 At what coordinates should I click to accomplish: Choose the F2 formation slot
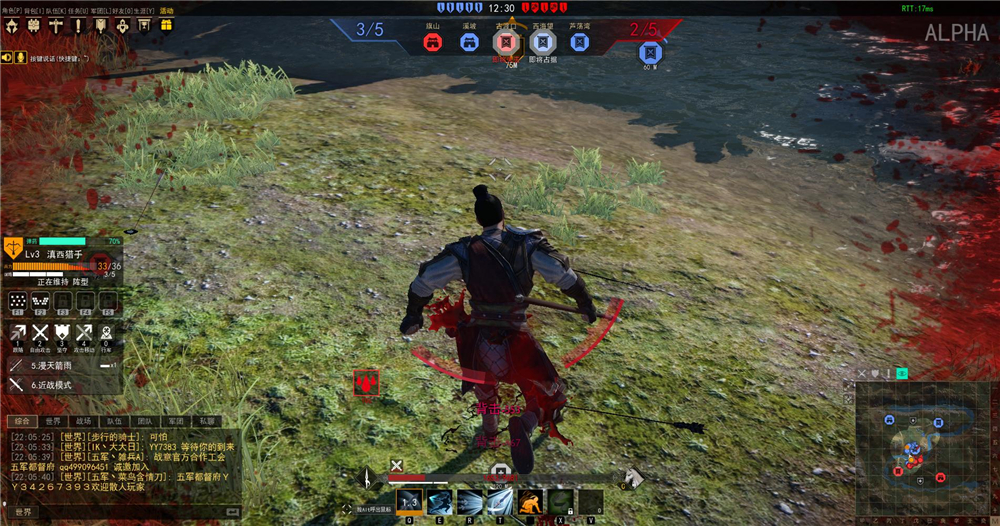click(x=40, y=299)
